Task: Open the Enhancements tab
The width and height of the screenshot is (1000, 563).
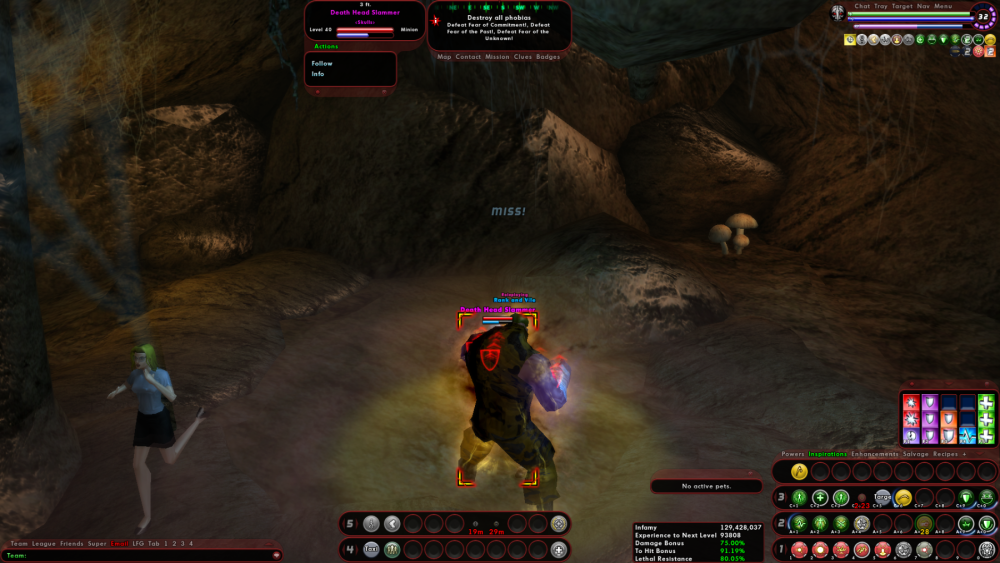Action: click(874, 454)
